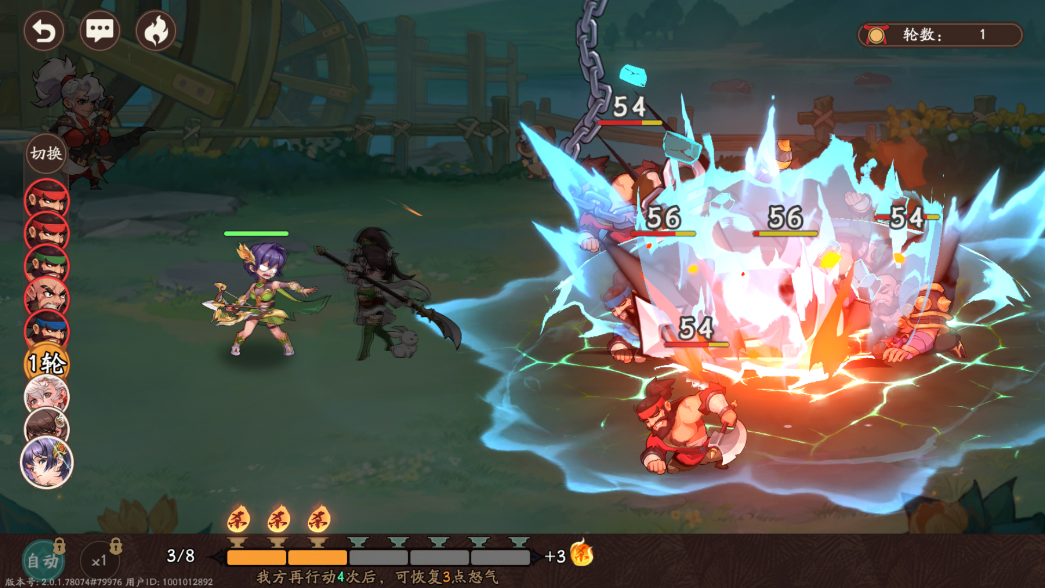The image size is (1045, 588).
Task: Select the purple-haired hero portrait
Action: click(46, 462)
